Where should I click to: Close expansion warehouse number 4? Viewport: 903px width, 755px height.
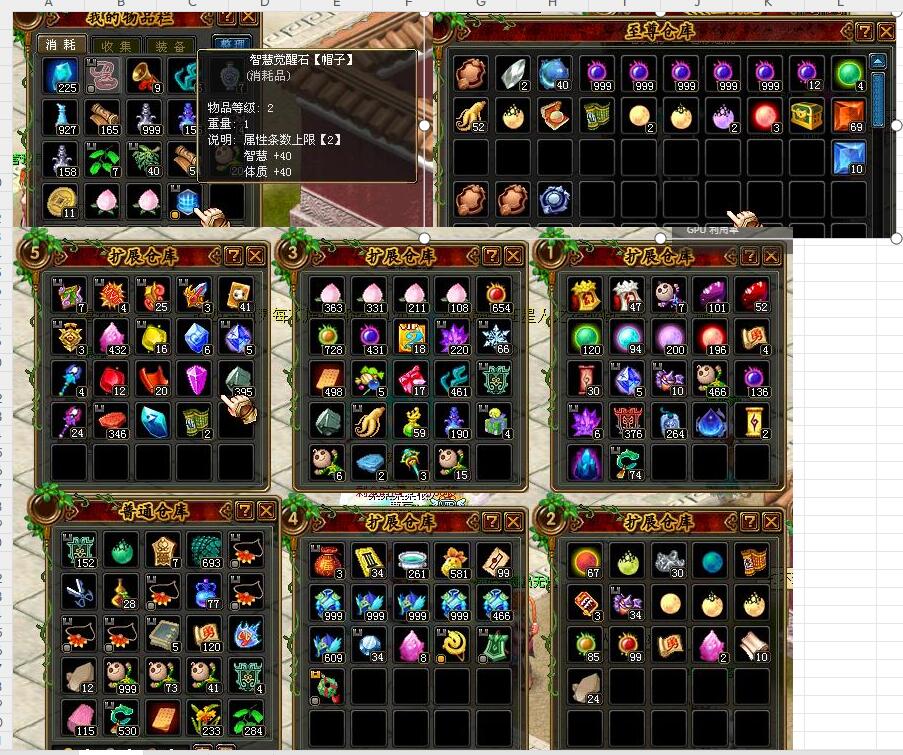coord(515,522)
